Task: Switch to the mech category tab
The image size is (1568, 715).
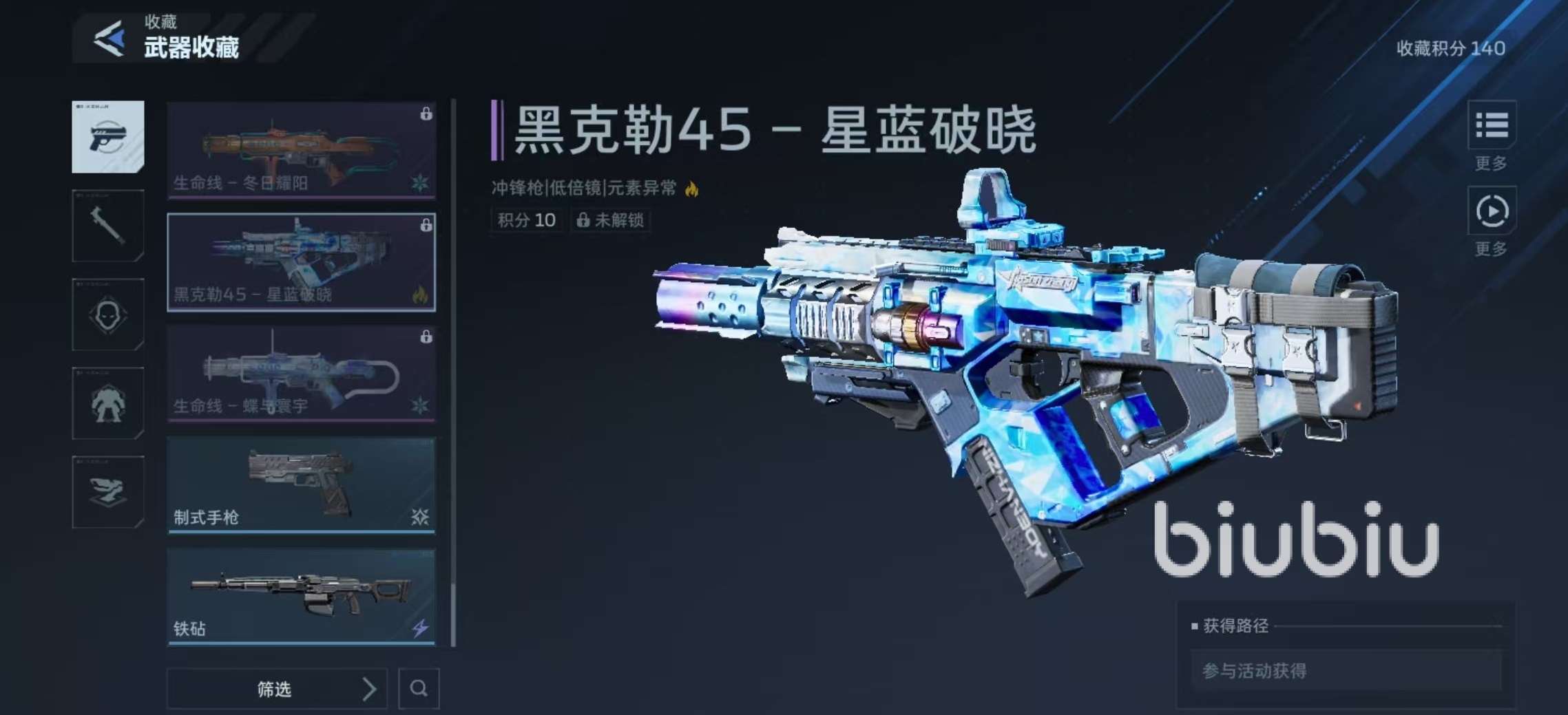Action: 108,403
